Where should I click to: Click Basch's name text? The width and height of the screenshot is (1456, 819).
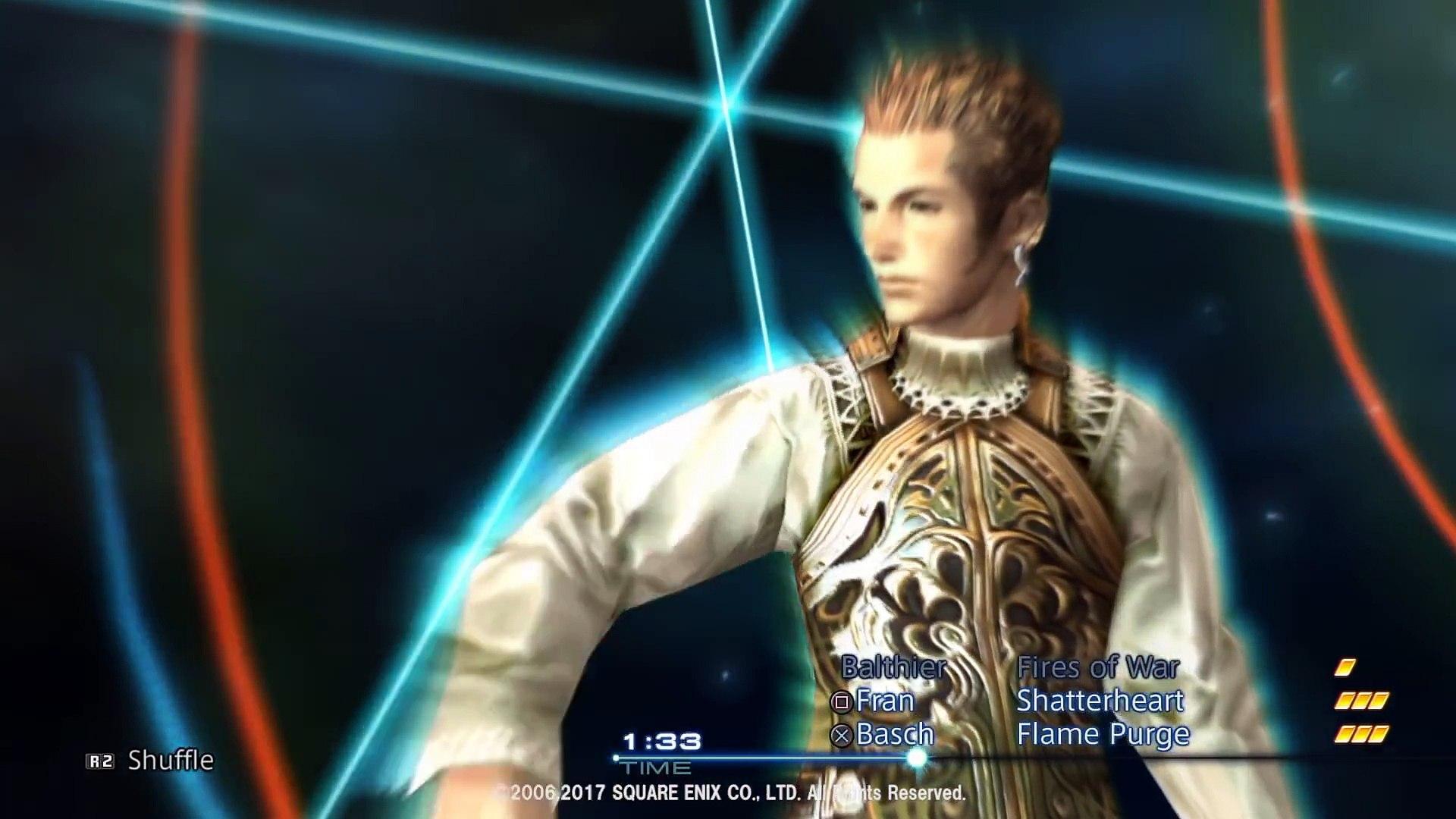point(895,734)
